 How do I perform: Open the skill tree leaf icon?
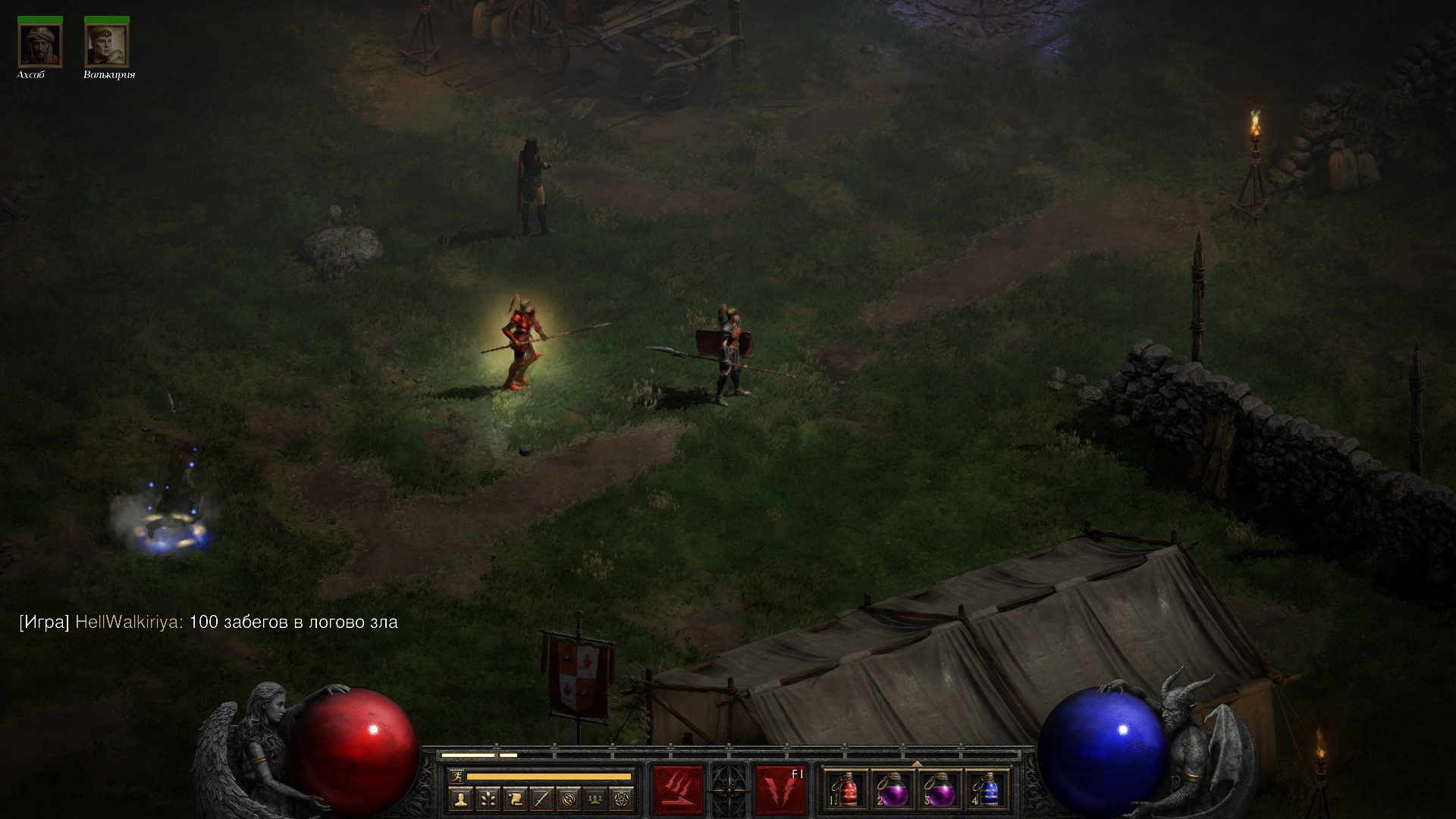[488, 798]
